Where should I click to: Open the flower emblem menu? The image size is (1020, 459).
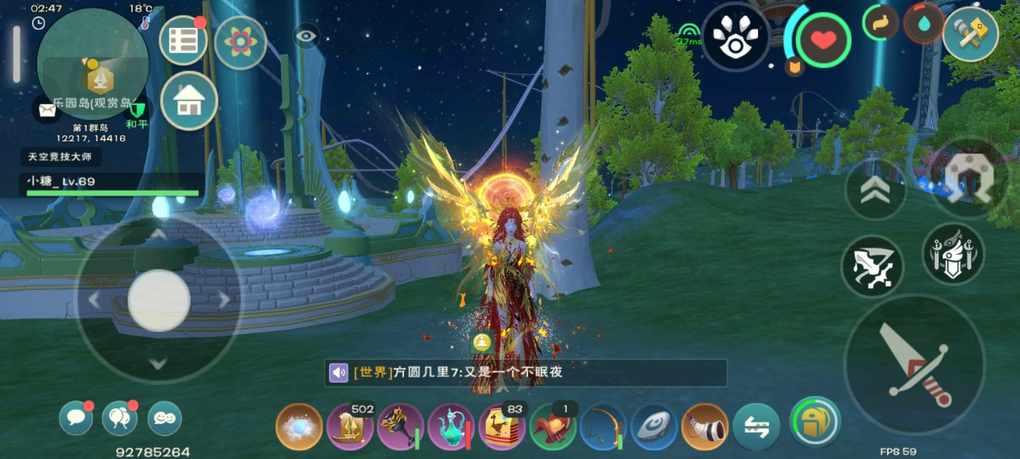[x=240, y=42]
